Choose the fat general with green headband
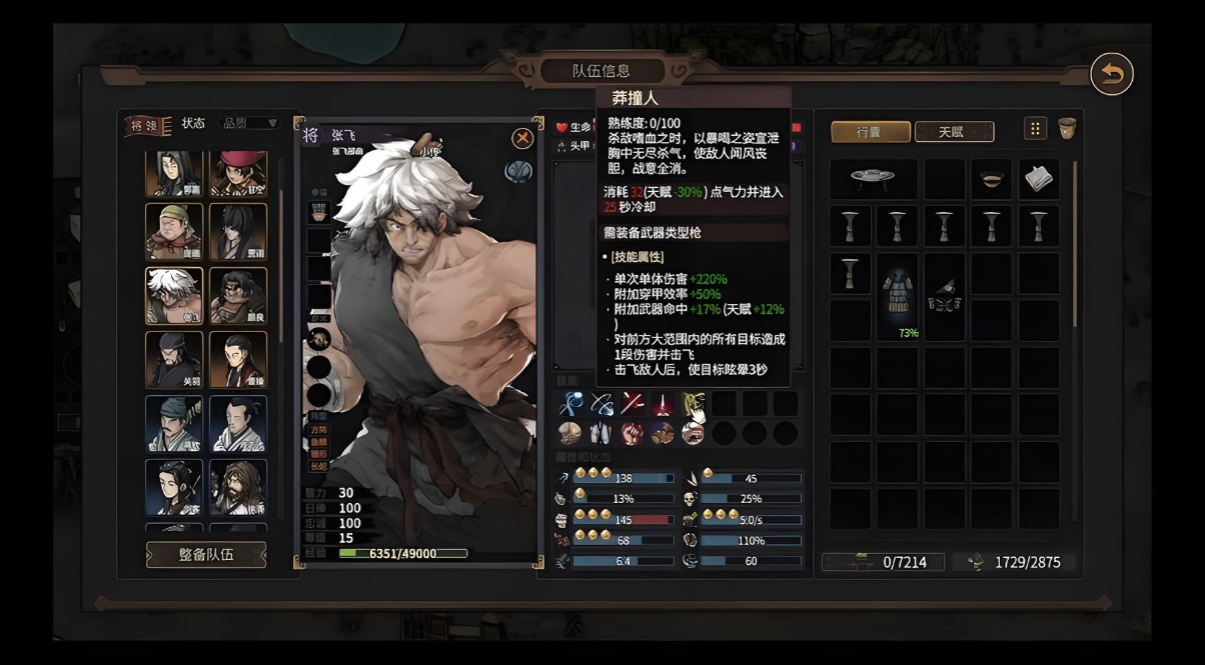 174,232
